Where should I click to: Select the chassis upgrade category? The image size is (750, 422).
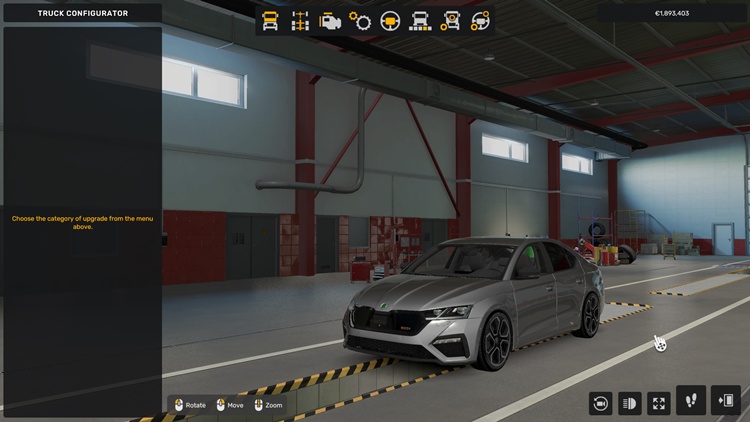point(300,20)
